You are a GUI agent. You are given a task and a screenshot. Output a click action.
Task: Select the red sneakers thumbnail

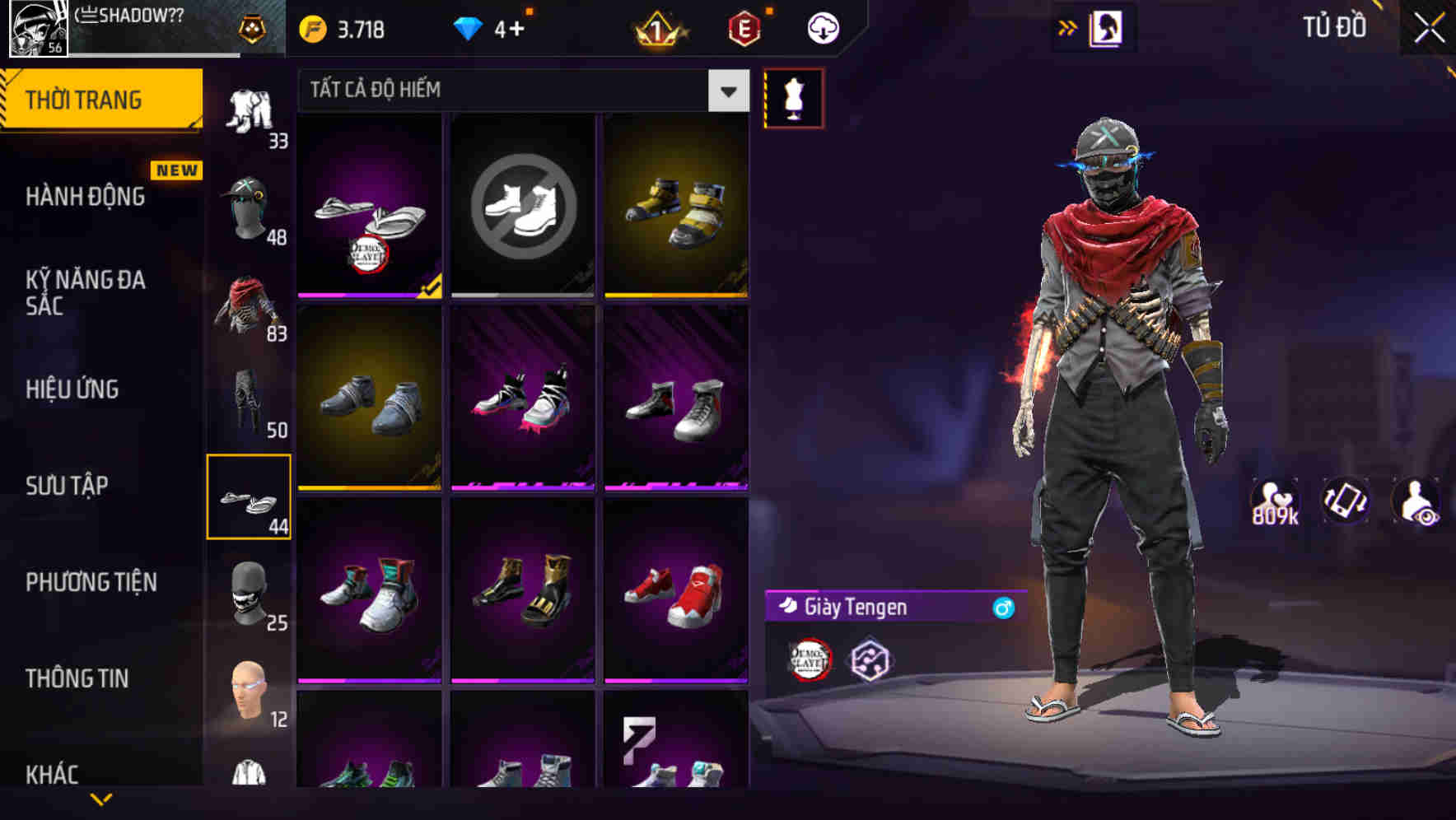coord(677,597)
